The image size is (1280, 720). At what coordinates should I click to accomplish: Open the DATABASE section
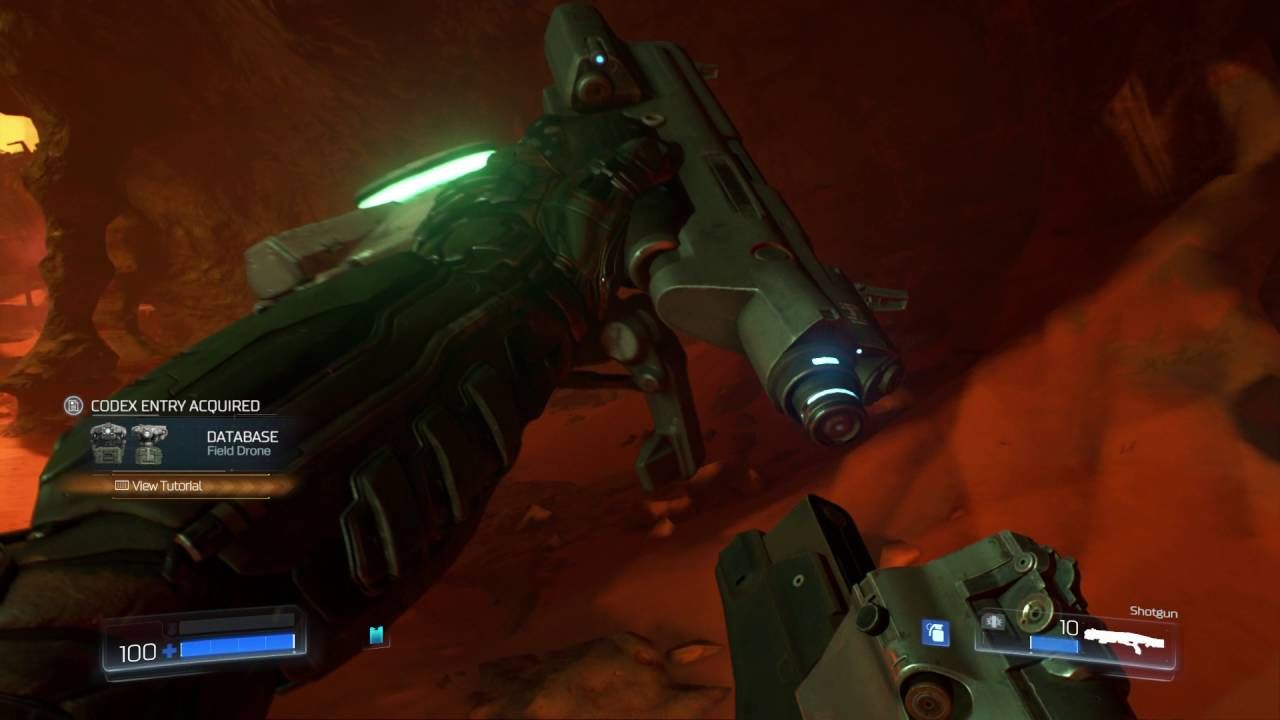pos(242,435)
